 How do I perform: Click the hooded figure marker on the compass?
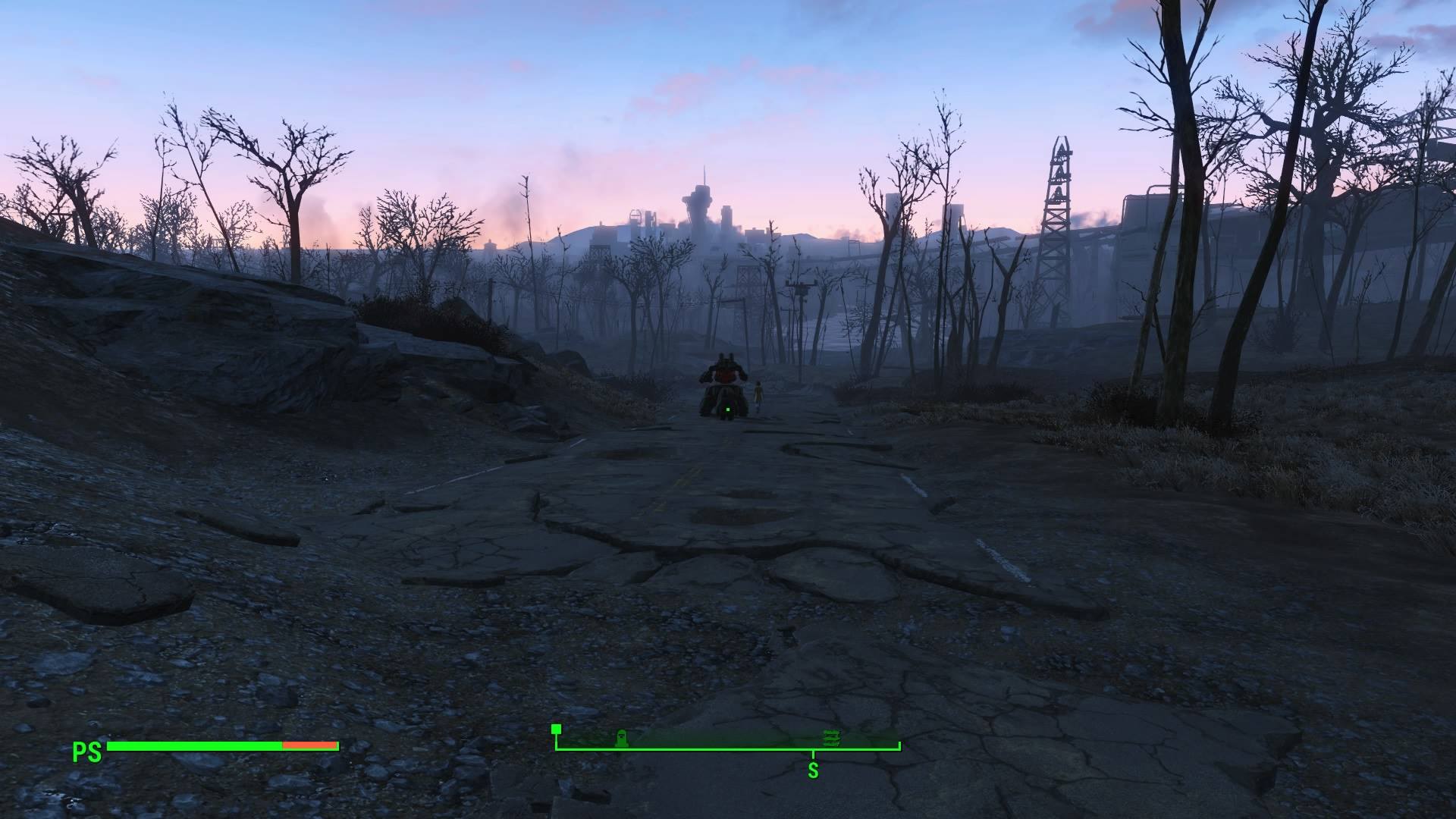pyautogui.click(x=621, y=739)
